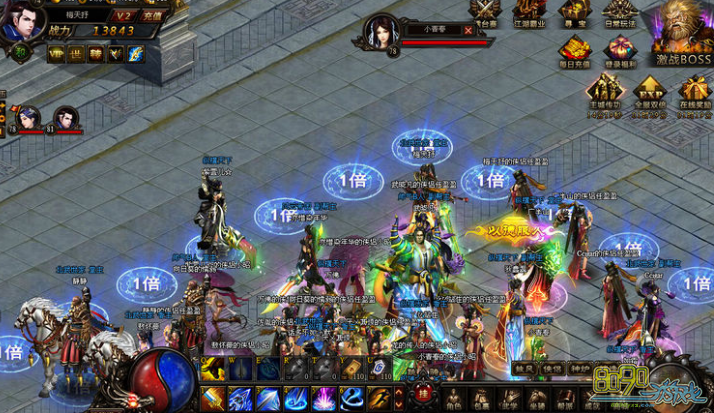Toggle the red 挂 auto-battle button

tap(422, 393)
